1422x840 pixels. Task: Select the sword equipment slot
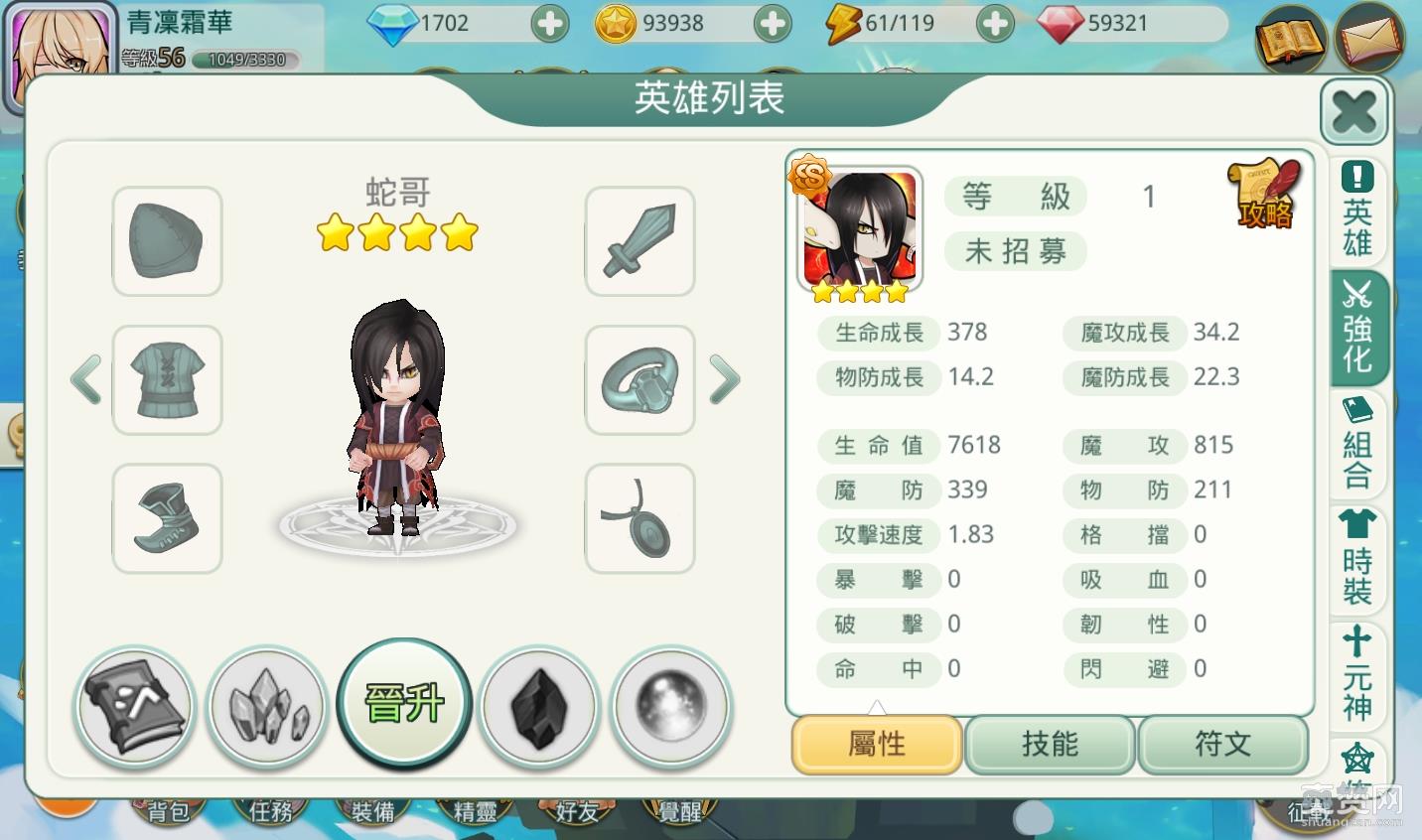[x=639, y=243]
